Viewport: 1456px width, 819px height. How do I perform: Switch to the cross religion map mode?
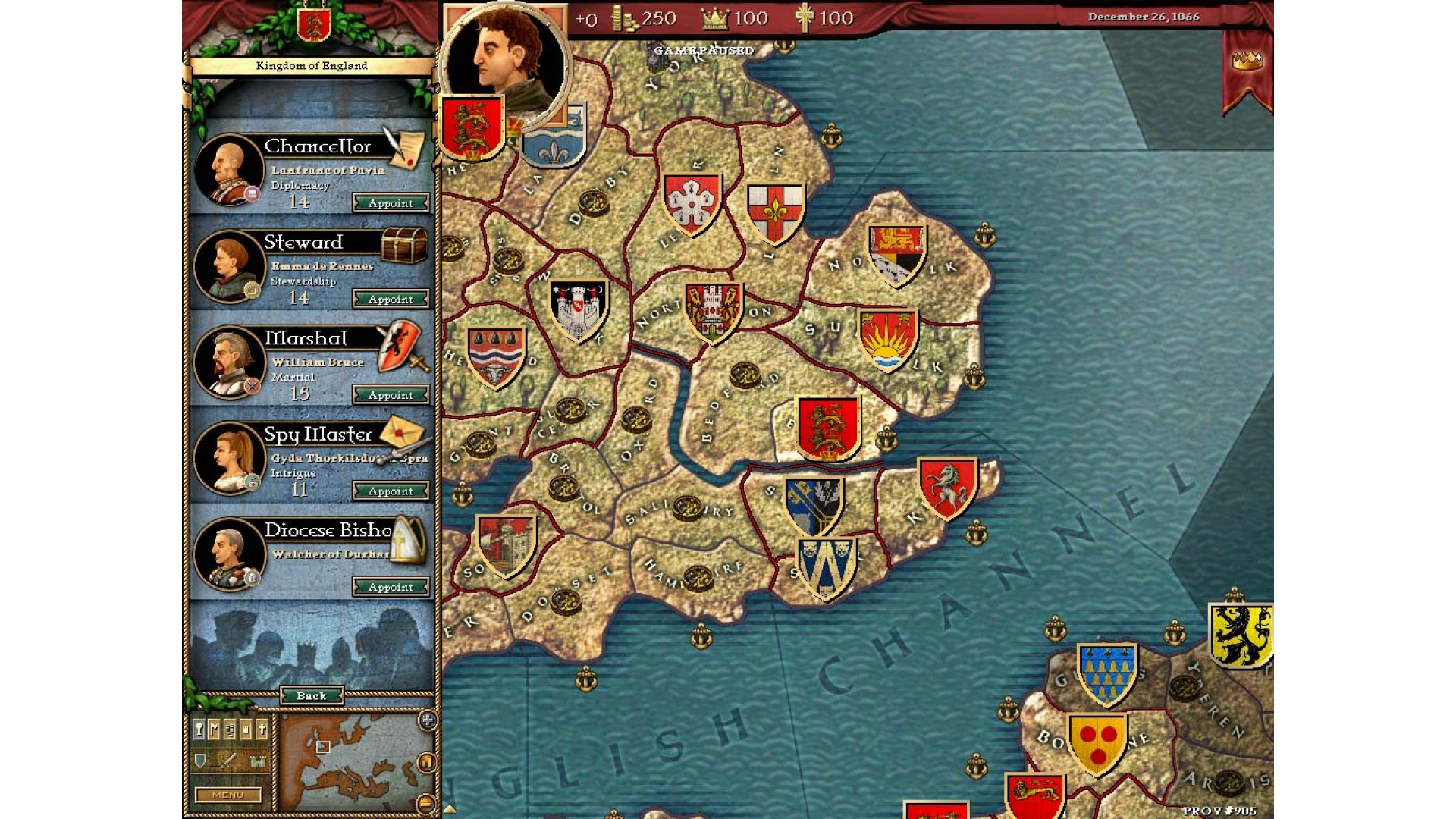coord(262,730)
